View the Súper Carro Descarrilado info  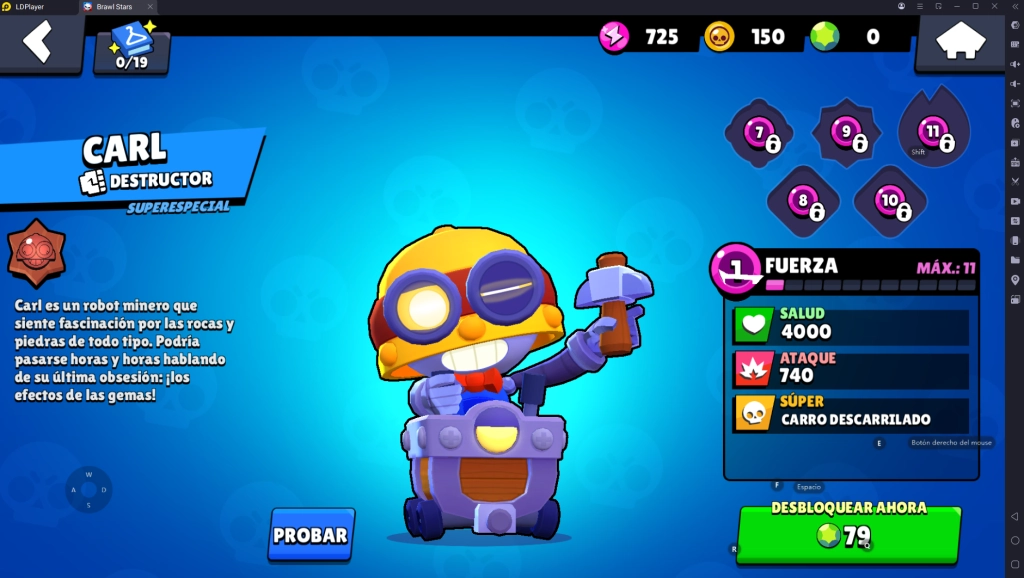851,412
